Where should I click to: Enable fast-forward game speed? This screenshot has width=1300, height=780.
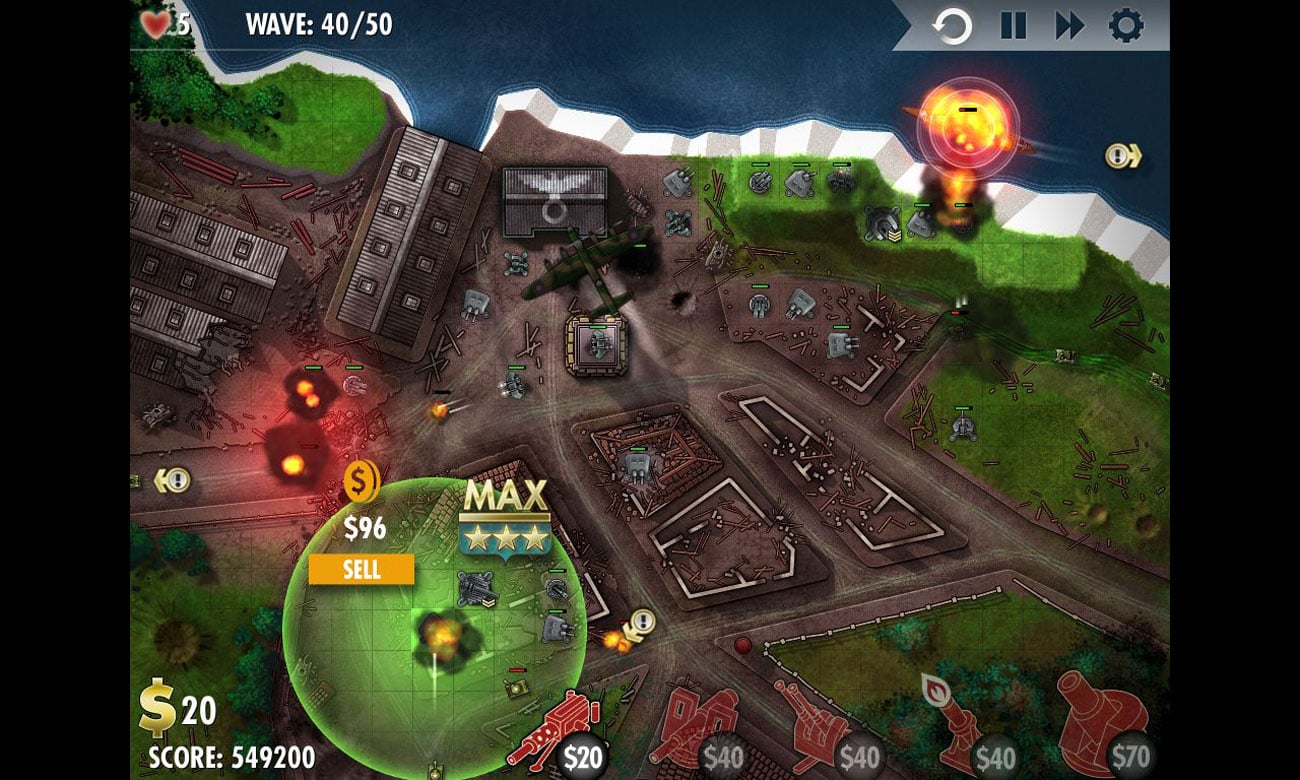[1070, 27]
